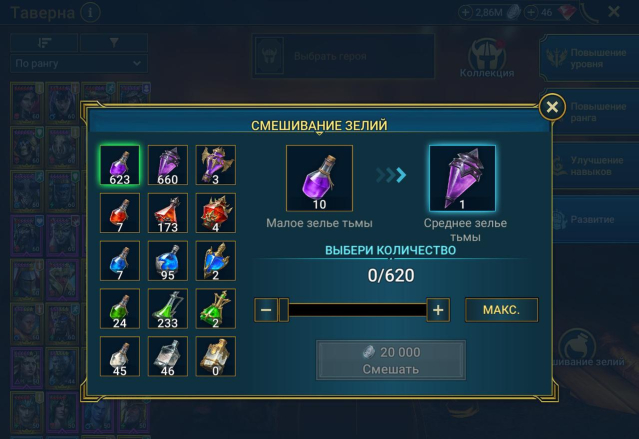Image resolution: width=639 pixels, height=439 pixels.
Task: Set maximum amount with МАКС. button
Action: pos(501,310)
